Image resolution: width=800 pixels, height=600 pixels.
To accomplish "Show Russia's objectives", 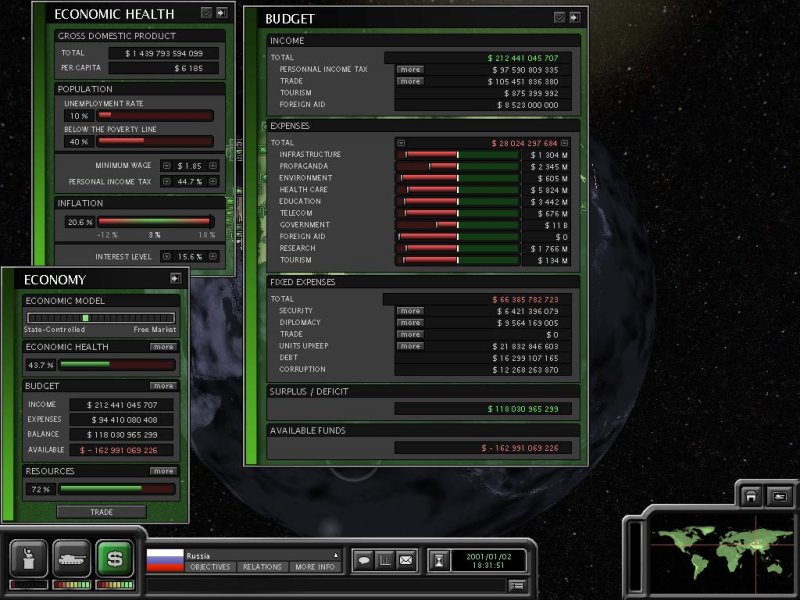I will coord(209,567).
